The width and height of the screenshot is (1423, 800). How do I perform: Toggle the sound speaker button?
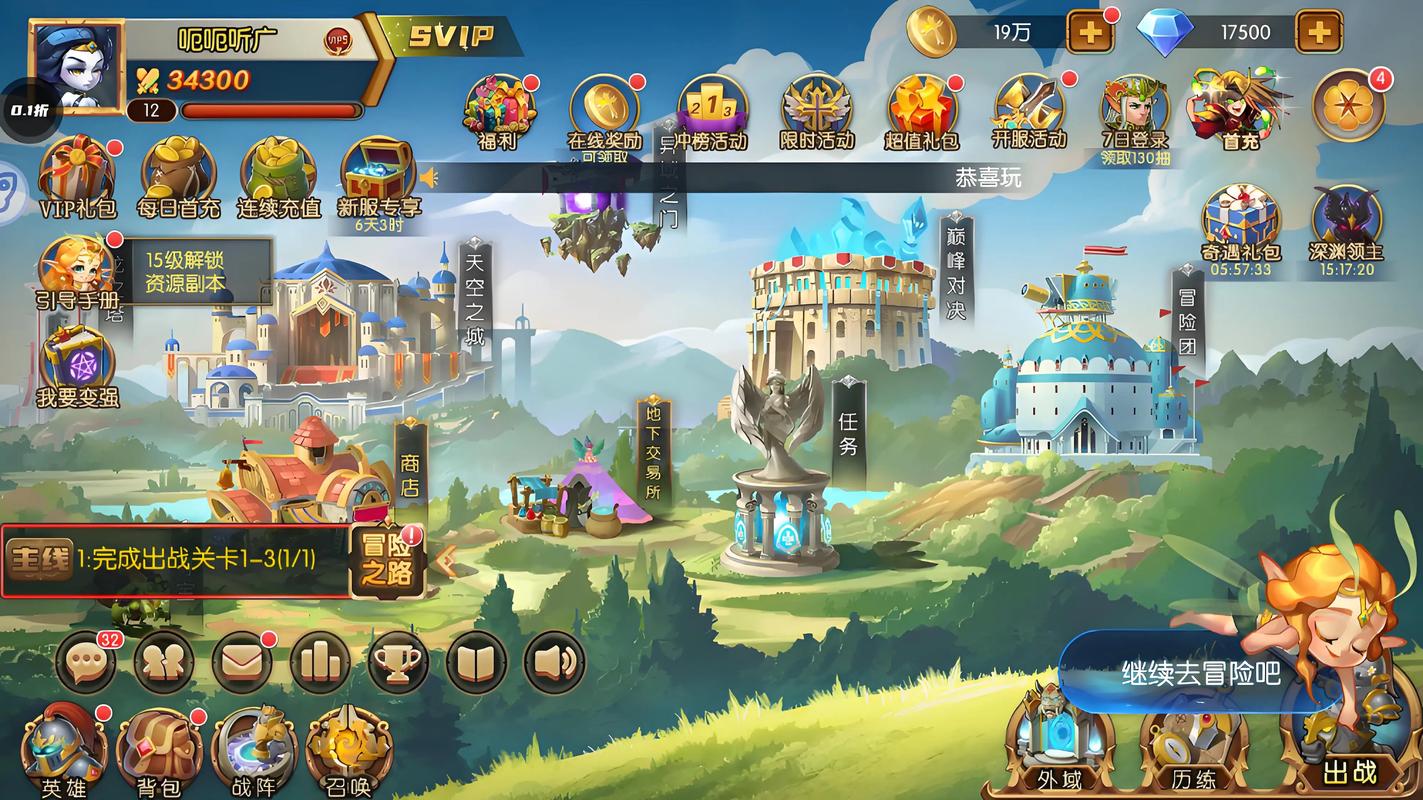[x=554, y=661]
